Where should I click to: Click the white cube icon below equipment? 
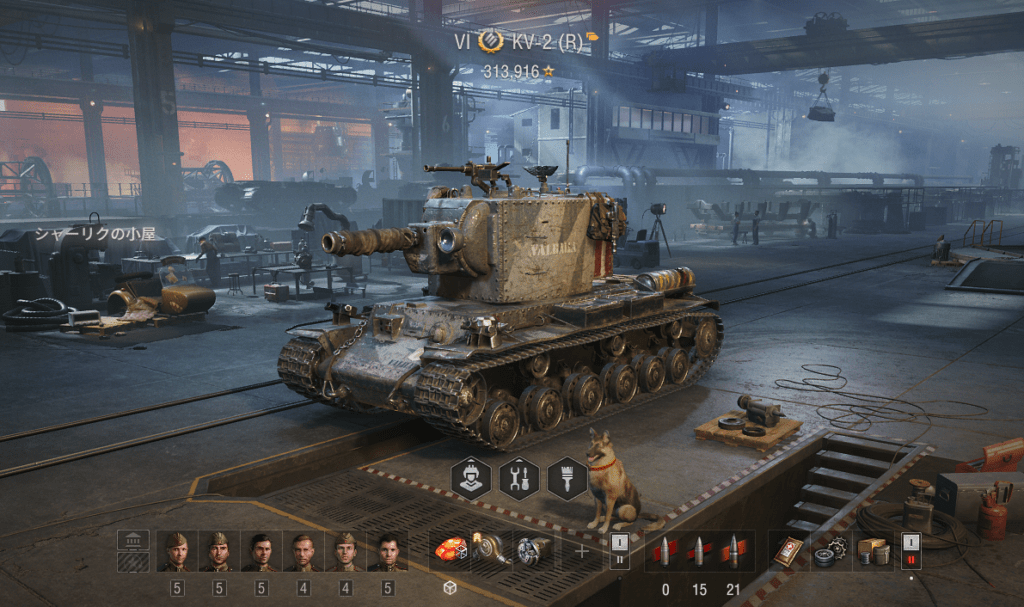tap(450, 588)
